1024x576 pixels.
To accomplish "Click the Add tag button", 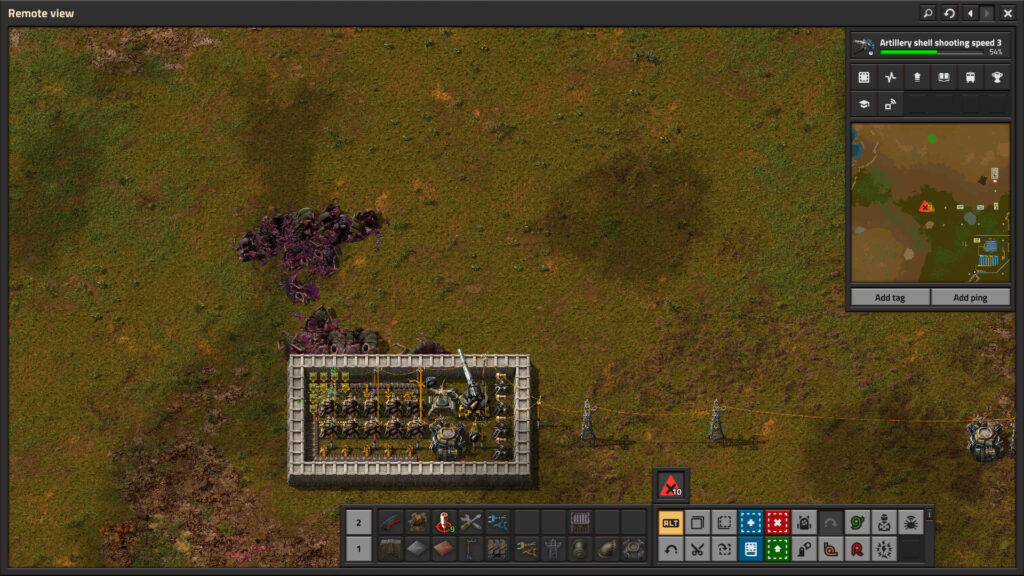I will [x=889, y=297].
